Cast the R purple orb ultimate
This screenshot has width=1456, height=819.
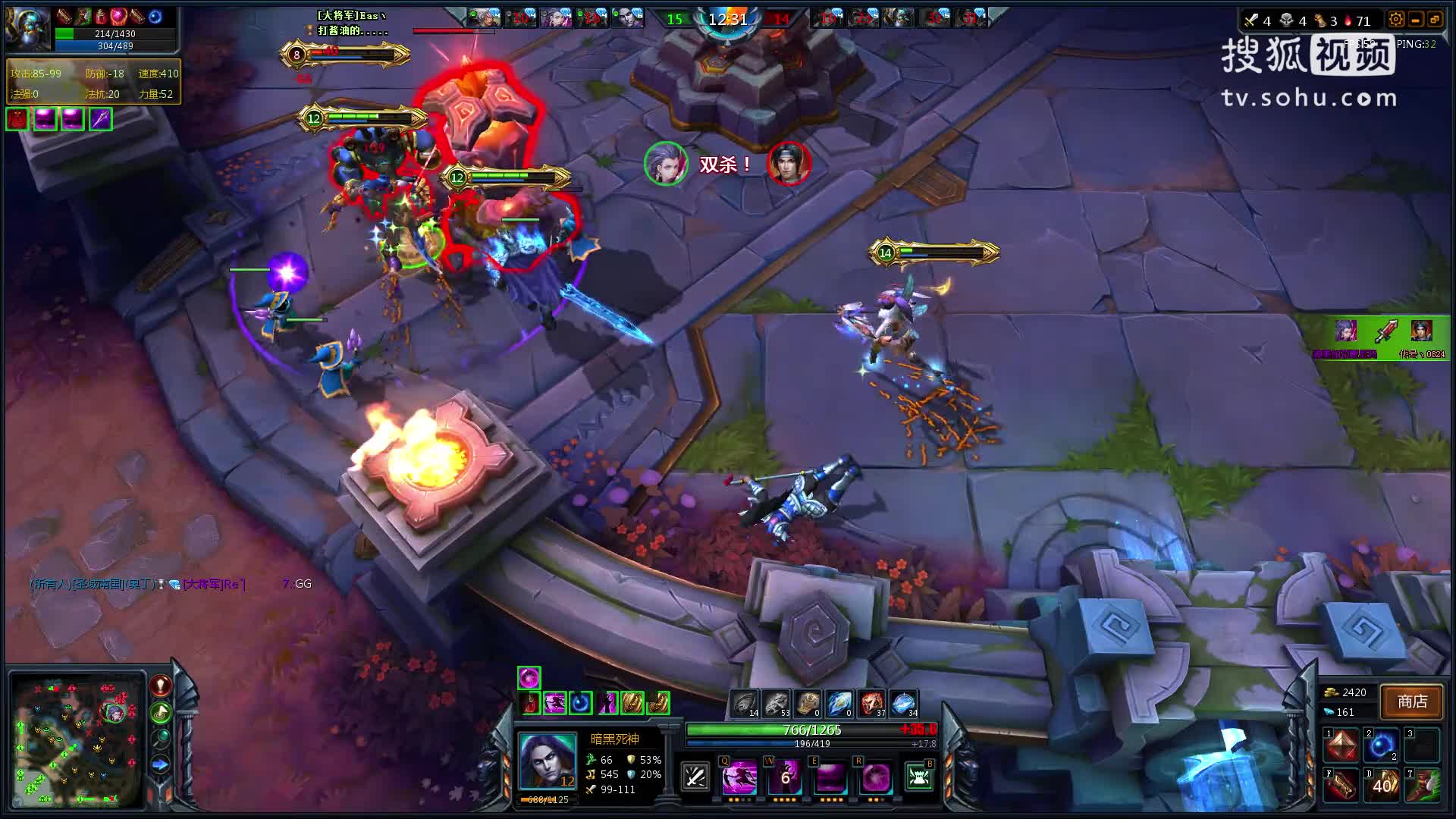(x=875, y=778)
